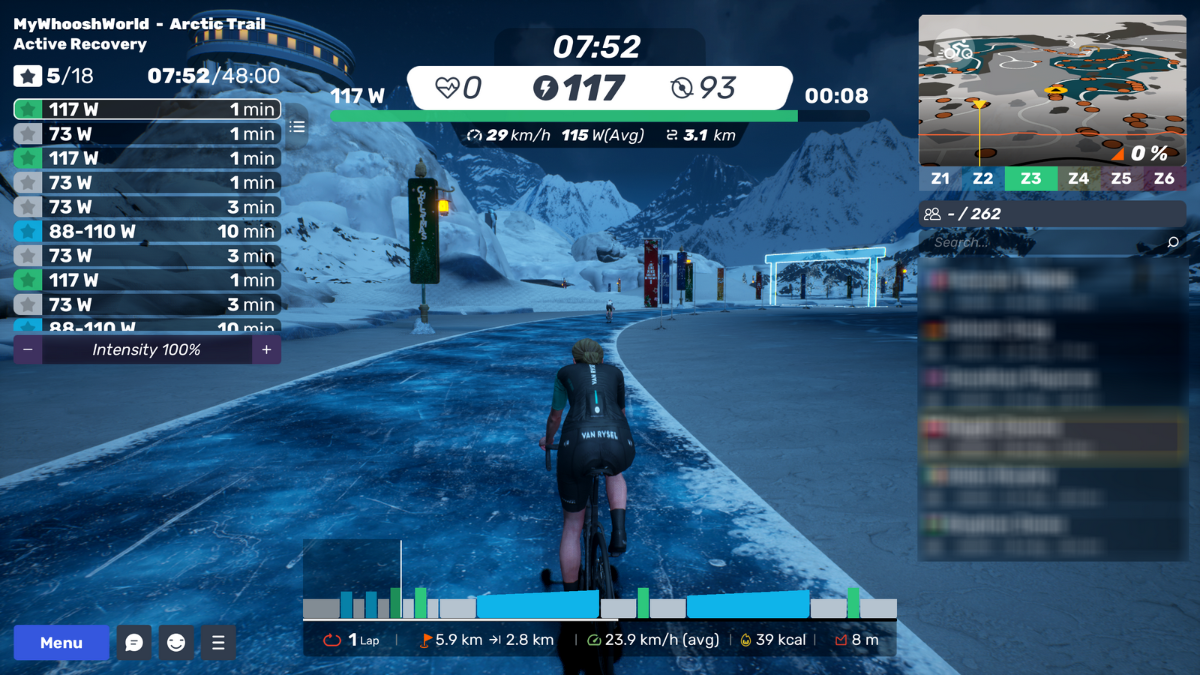Open the blue Menu button
Screen dimensions: 1200x675
click(61, 643)
